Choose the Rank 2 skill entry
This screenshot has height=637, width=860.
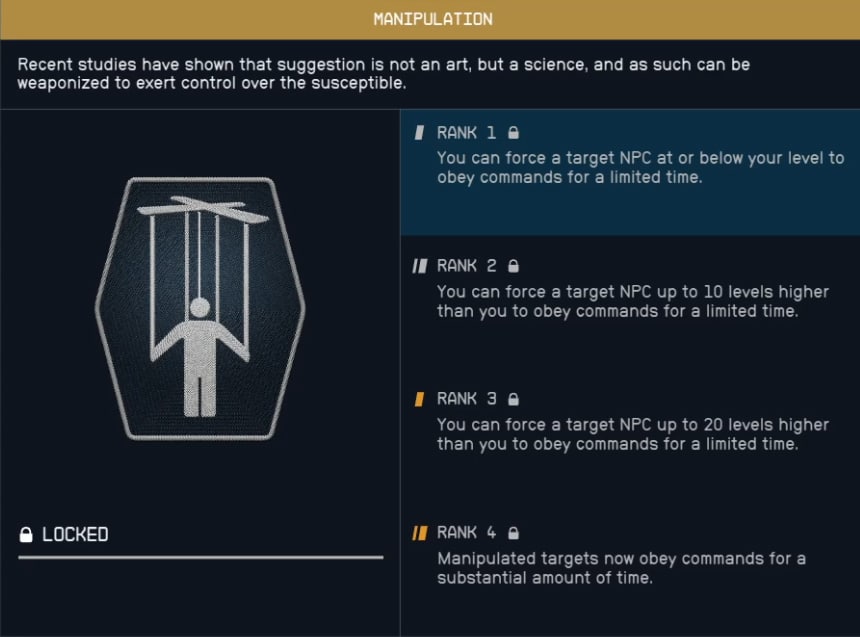point(630,300)
